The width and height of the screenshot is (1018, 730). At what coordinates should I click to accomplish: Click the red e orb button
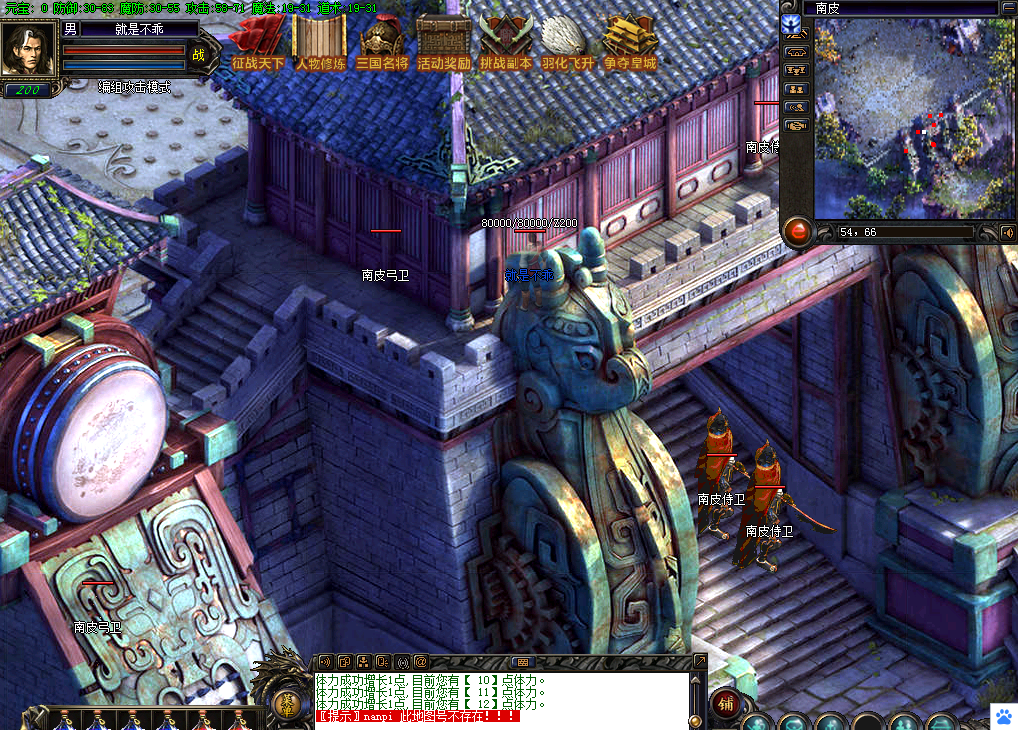pos(797,232)
